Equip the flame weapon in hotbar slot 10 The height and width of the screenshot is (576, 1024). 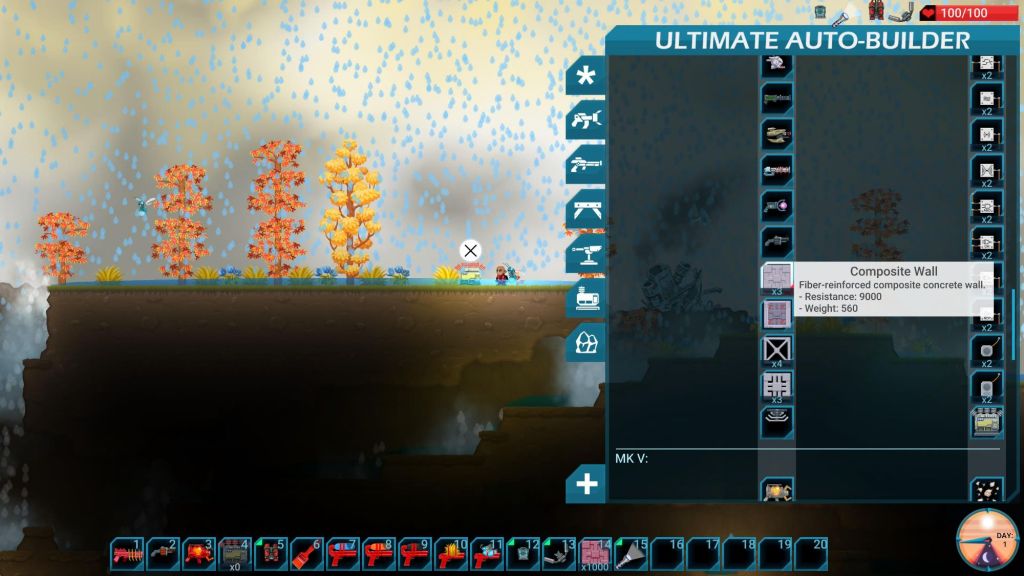coord(452,551)
